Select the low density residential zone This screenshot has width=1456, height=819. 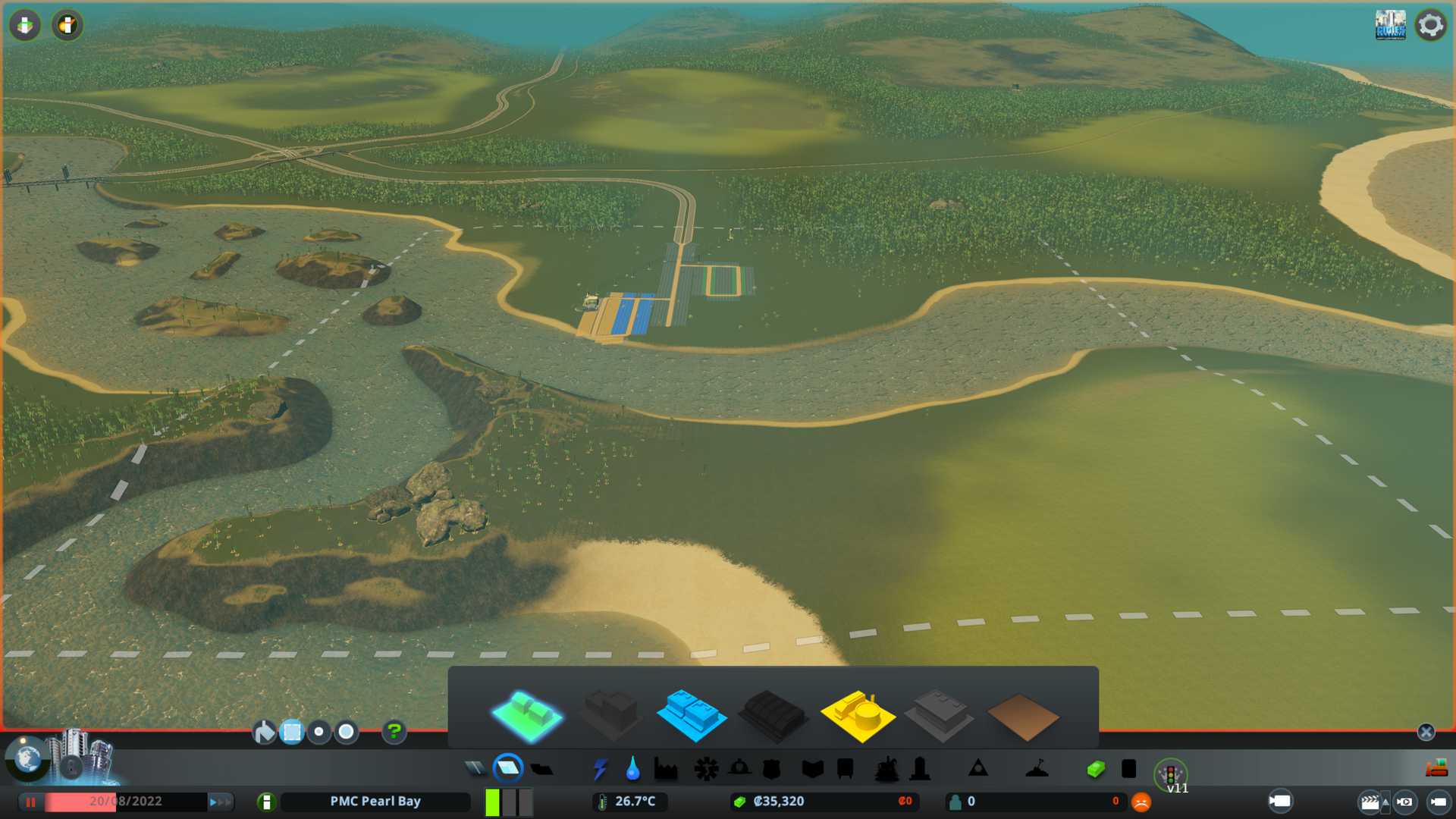(527, 715)
